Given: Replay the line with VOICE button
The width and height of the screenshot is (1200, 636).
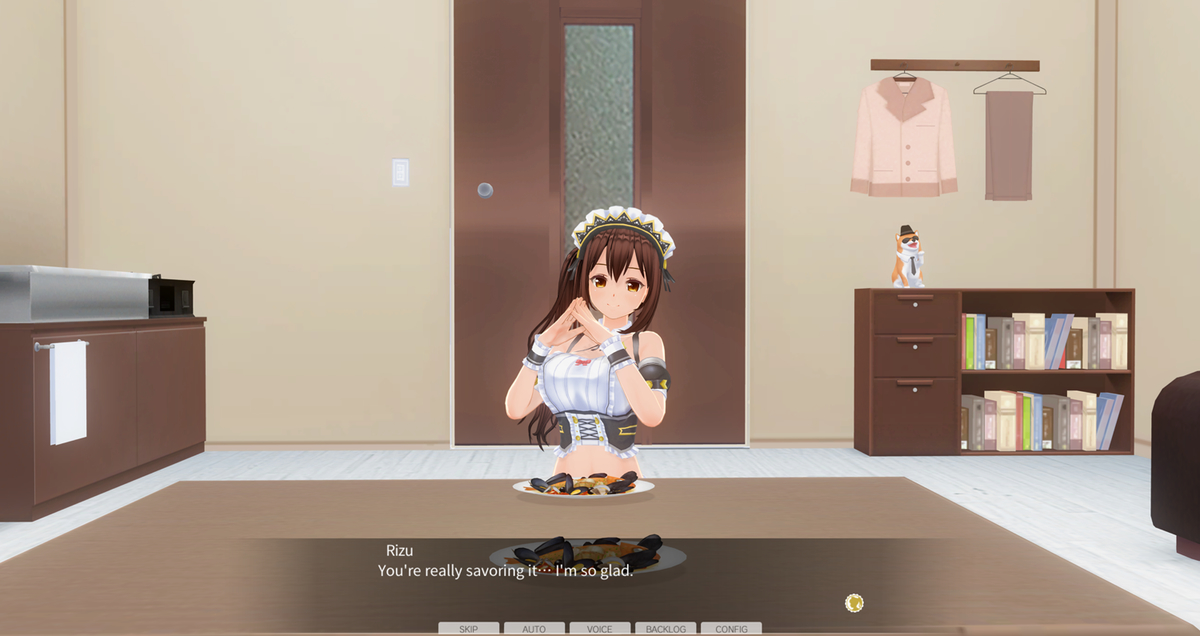Looking at the screenshot, I should 600,629.
